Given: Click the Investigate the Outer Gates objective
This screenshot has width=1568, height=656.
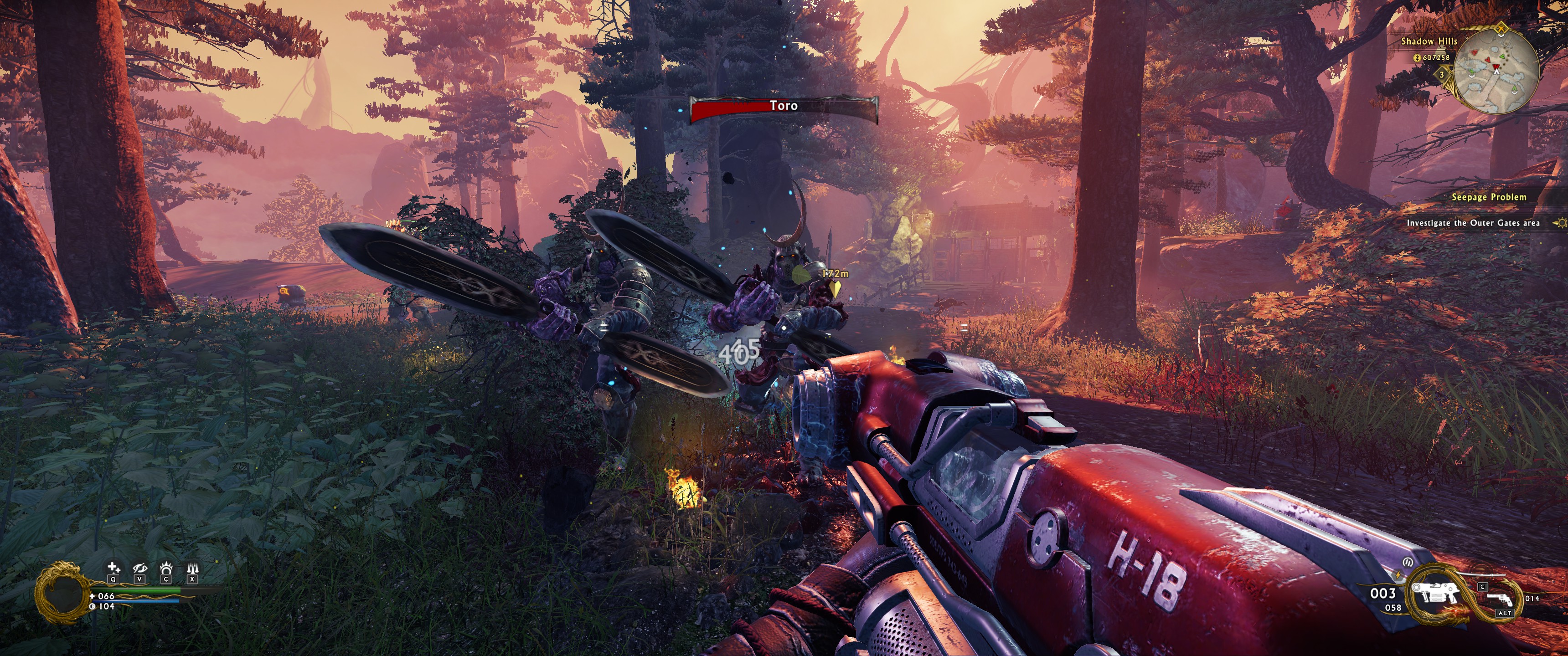Looking at the screenshot, I should click(1472, 223).
